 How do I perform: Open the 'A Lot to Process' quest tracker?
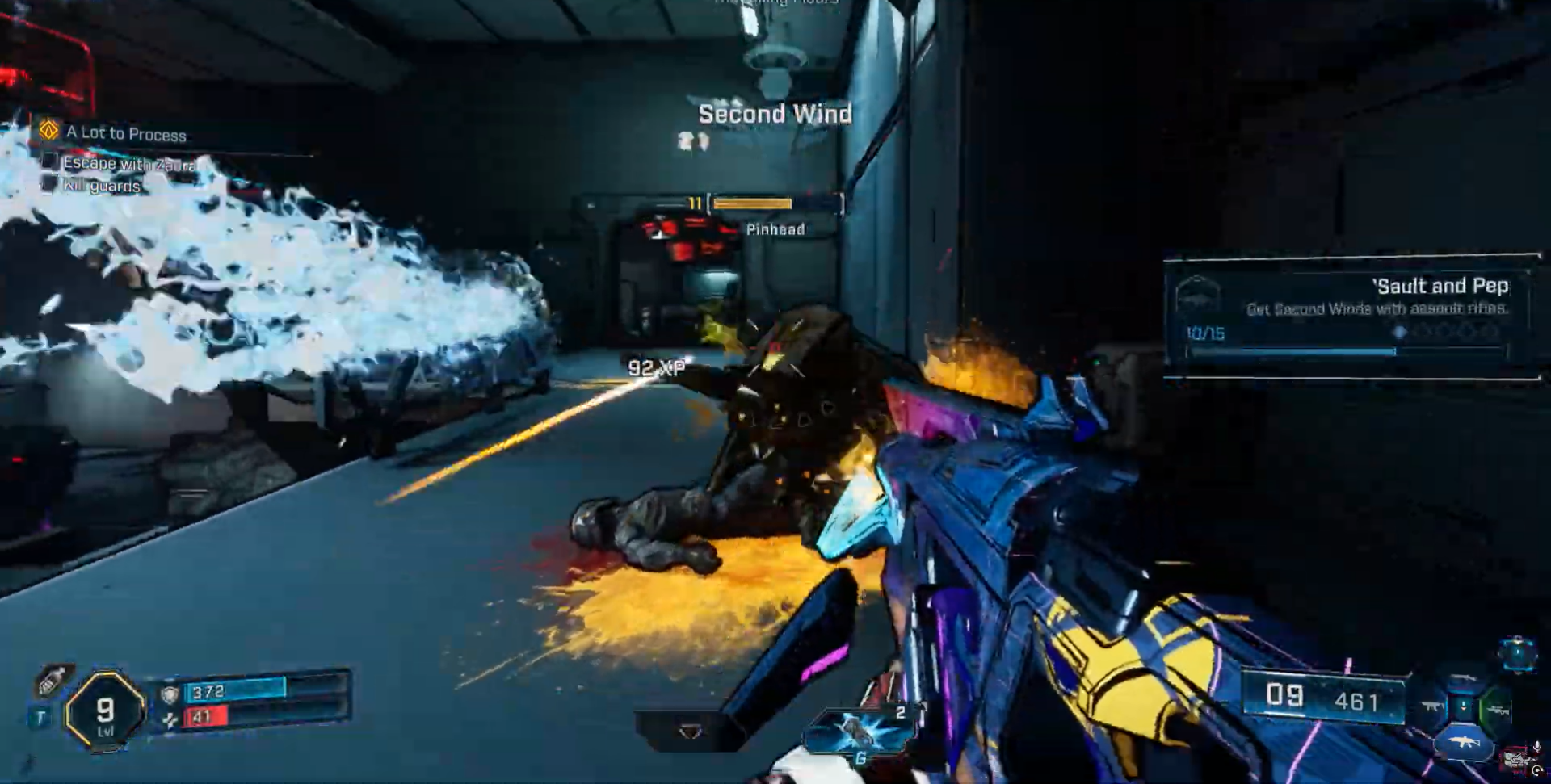[x=125, y=133]
